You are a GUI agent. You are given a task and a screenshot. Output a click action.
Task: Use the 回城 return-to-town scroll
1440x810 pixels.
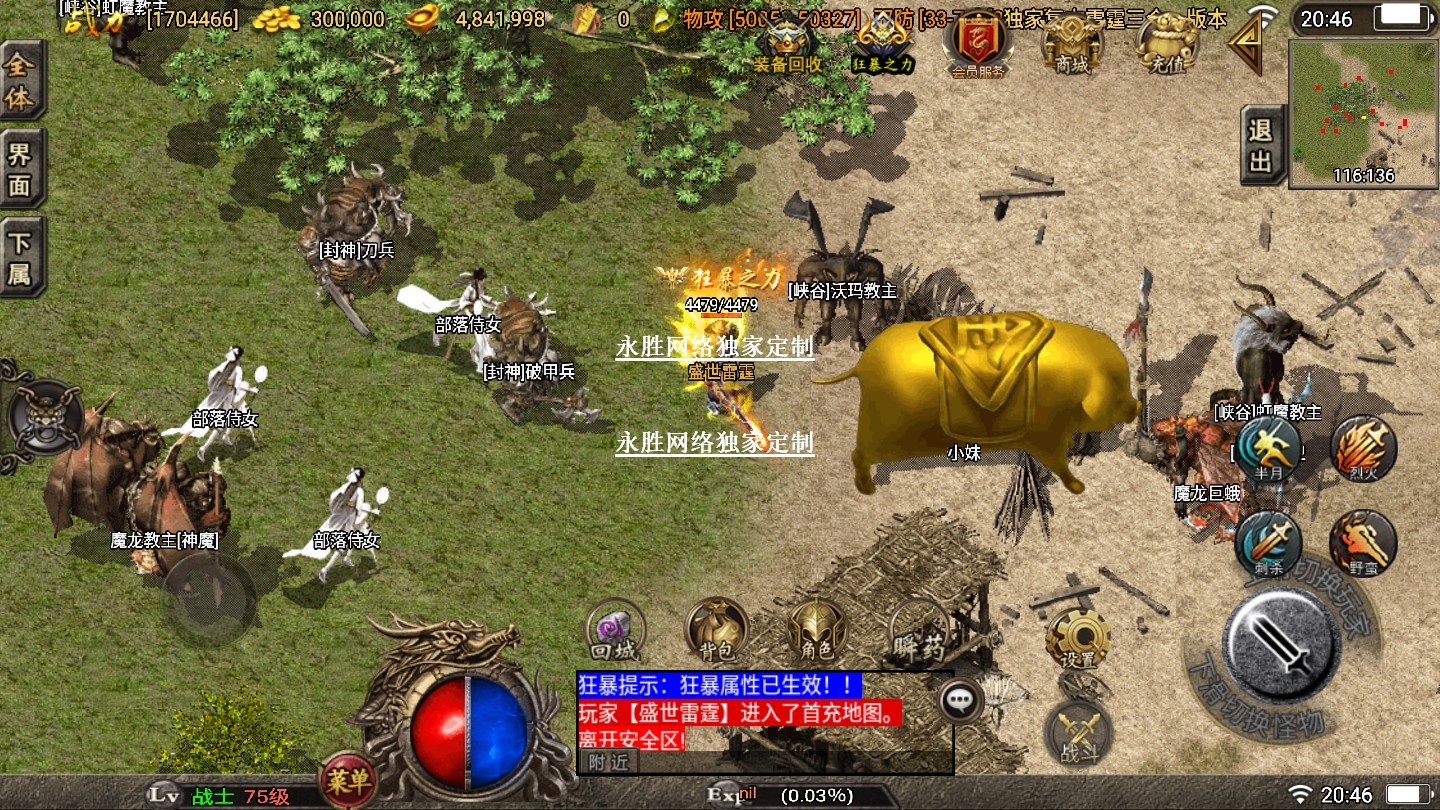tap(615, 632)
